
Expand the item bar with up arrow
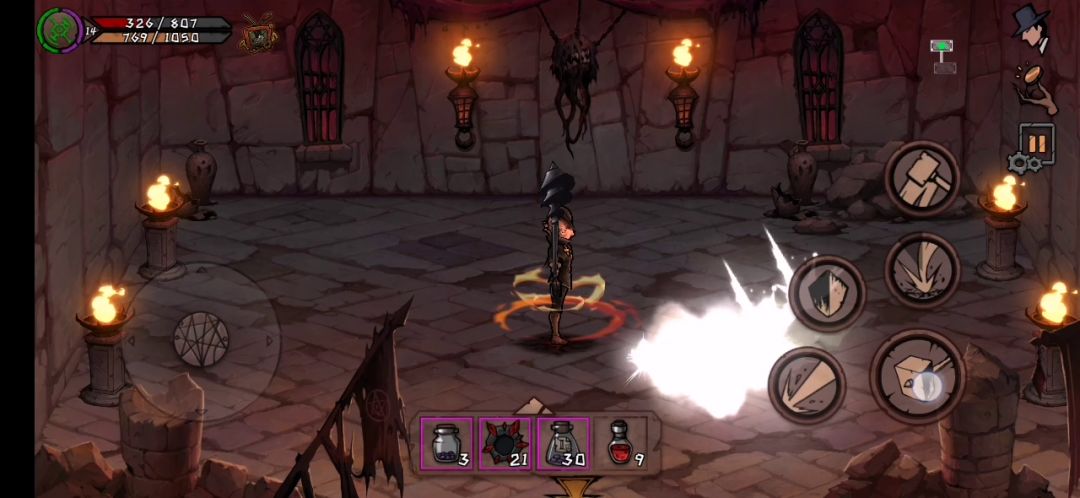(534, 405)
